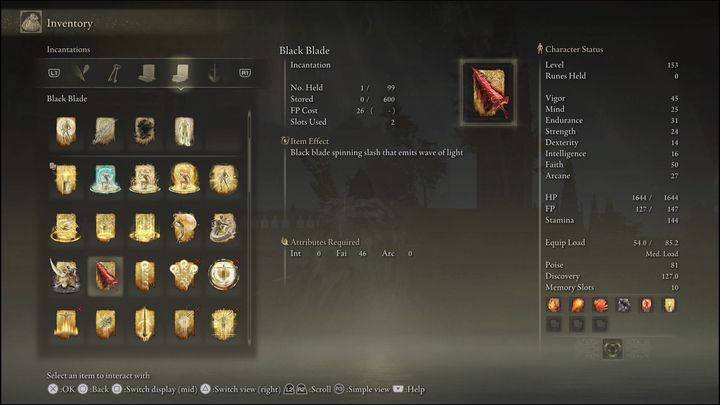720x405 pixels.
Task: Choose the orange fireball memory slot spell
Action: point(577,304)
